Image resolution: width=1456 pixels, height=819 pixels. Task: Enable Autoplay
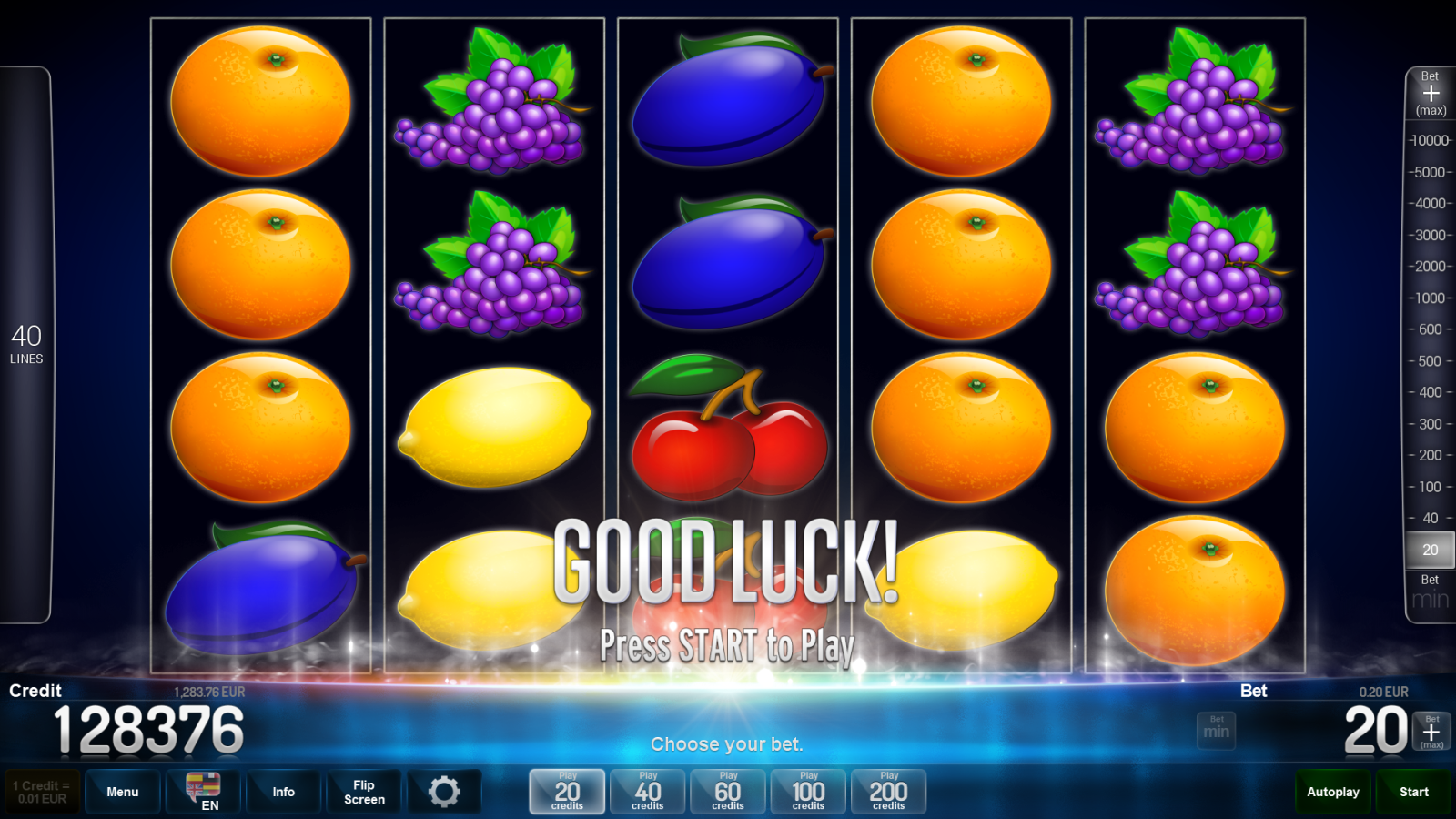(x=1332, y=791)
